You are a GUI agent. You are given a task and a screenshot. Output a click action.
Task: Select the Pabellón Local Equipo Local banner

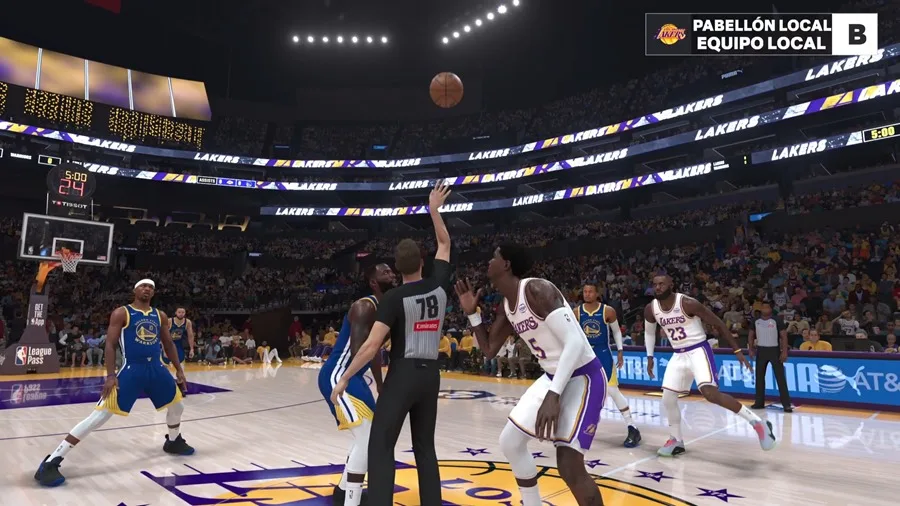coord(761,34)
